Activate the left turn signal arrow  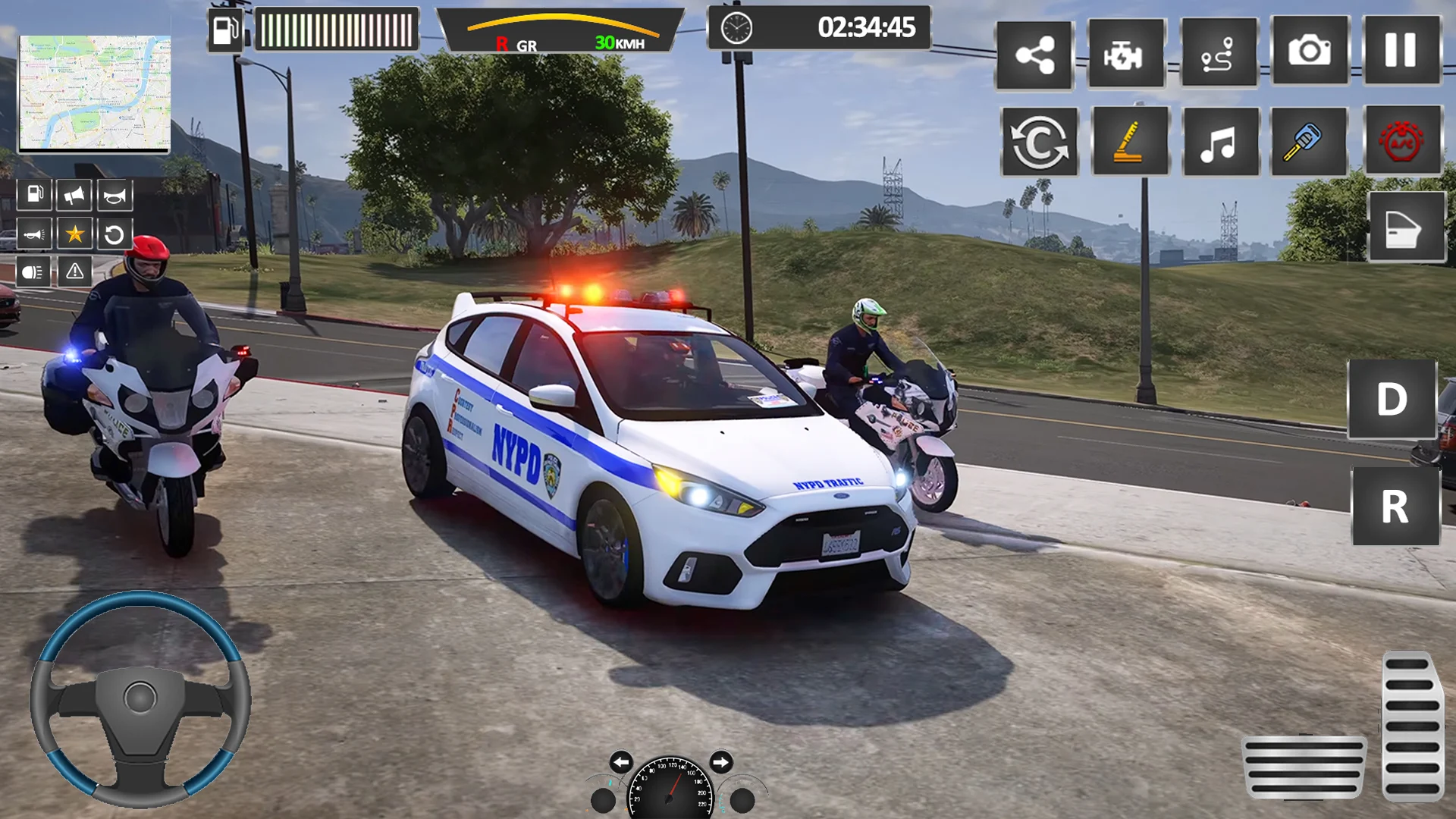(x=621, y=761)
